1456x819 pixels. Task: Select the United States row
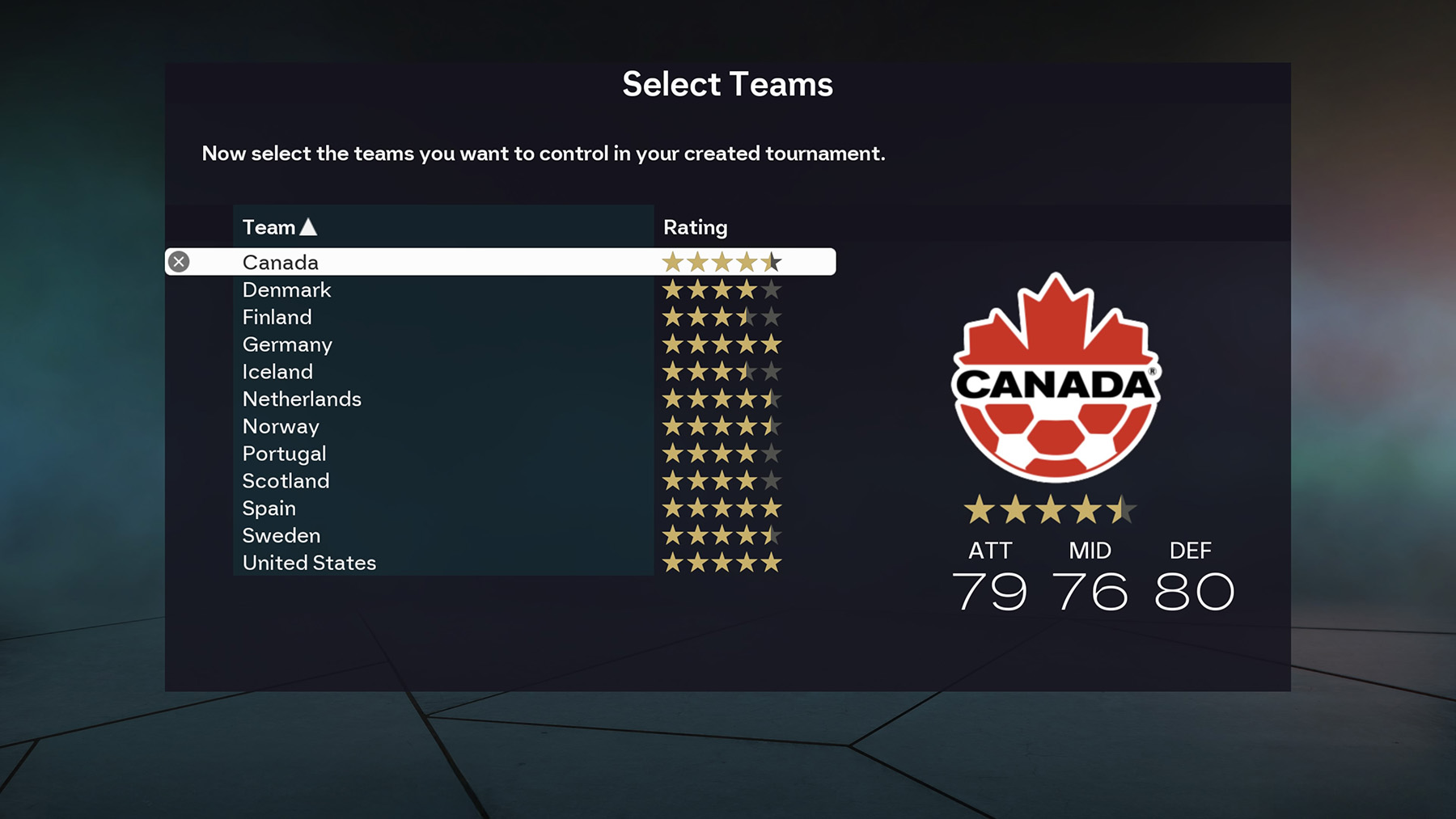coord(309,563)
